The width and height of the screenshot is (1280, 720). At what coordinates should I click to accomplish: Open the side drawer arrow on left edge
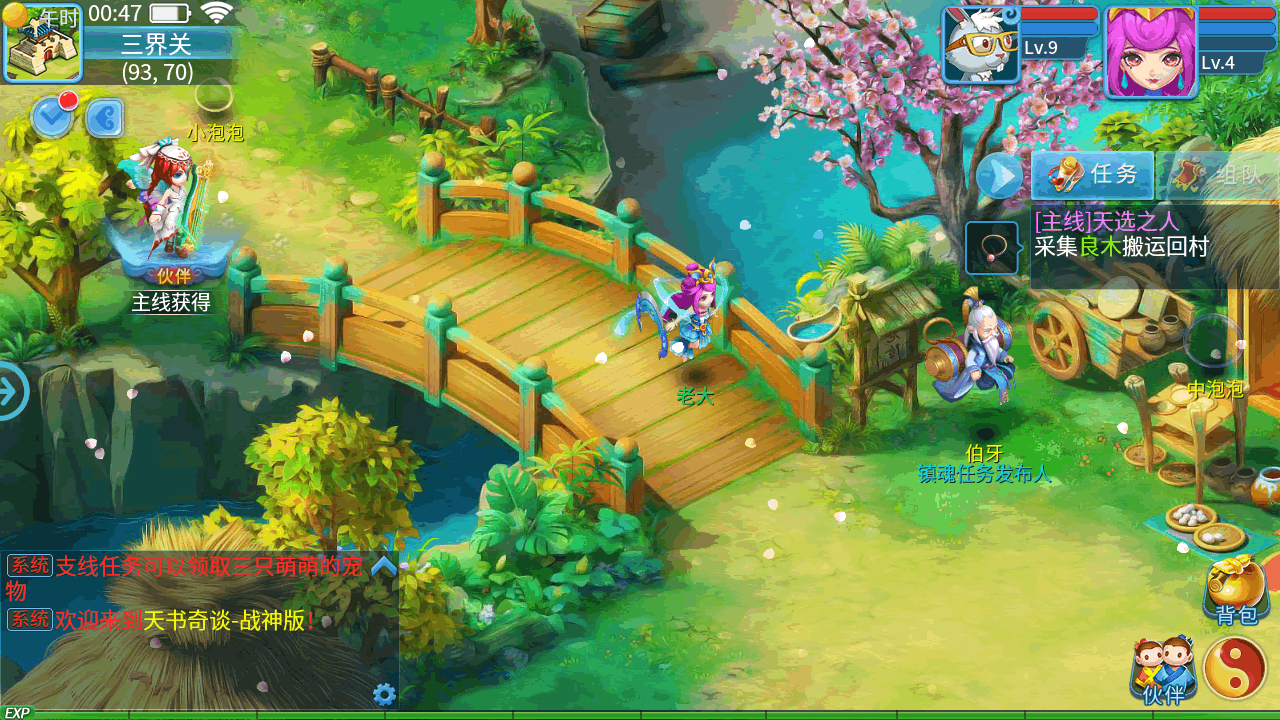[x=12, y=391]
